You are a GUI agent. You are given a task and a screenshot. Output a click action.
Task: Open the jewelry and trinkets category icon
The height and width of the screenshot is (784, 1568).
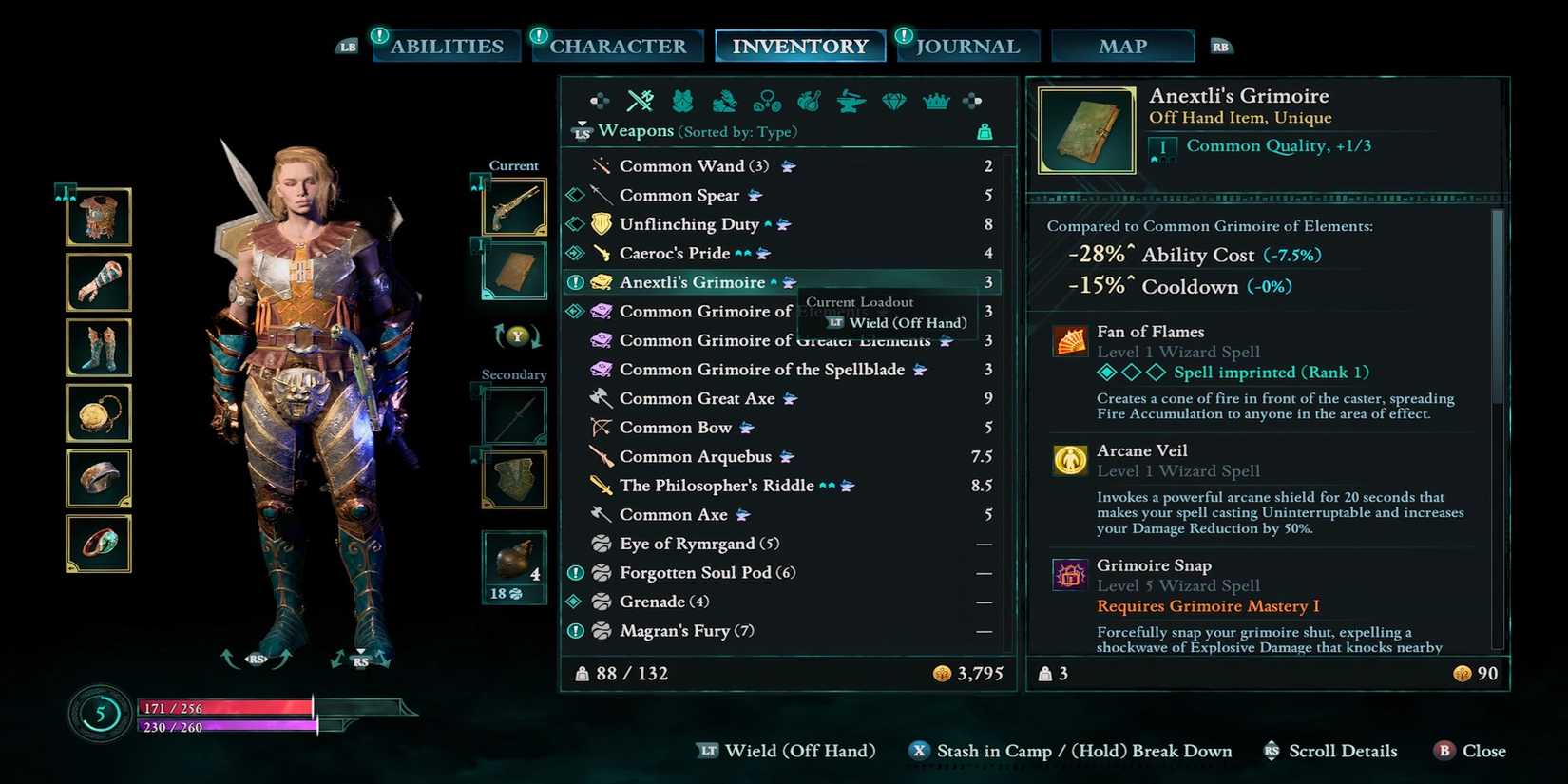[x=768, y=100]
